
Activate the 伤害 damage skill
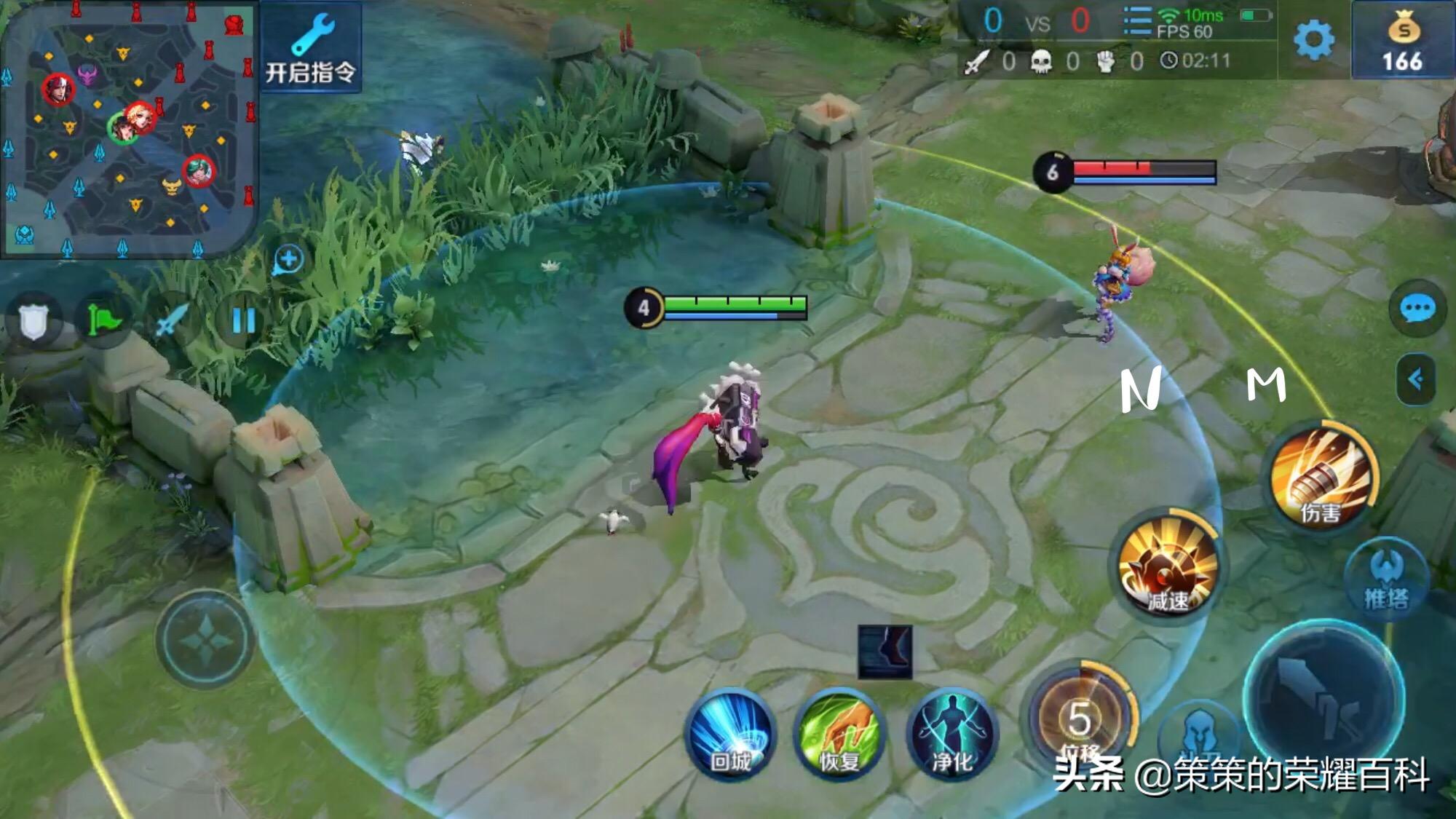[x=1321, y=478]
